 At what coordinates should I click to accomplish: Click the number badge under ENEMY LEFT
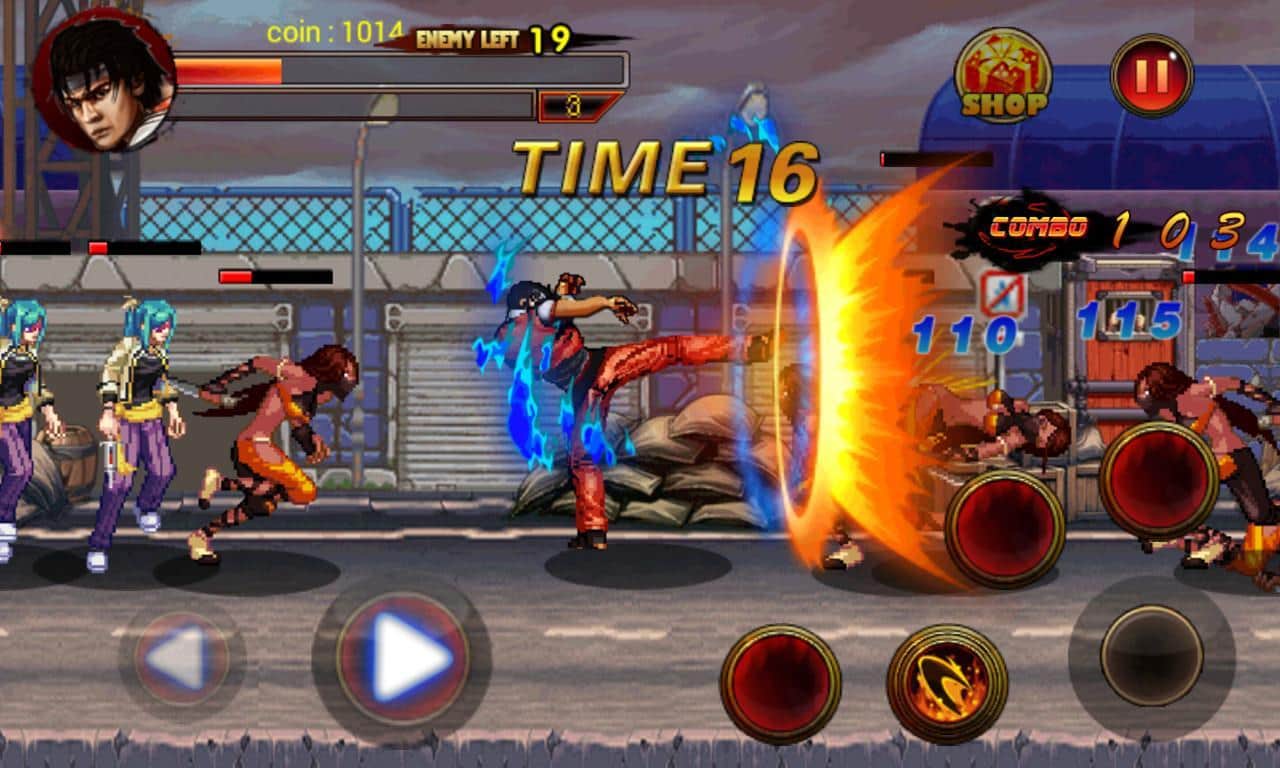pos(572,102)
